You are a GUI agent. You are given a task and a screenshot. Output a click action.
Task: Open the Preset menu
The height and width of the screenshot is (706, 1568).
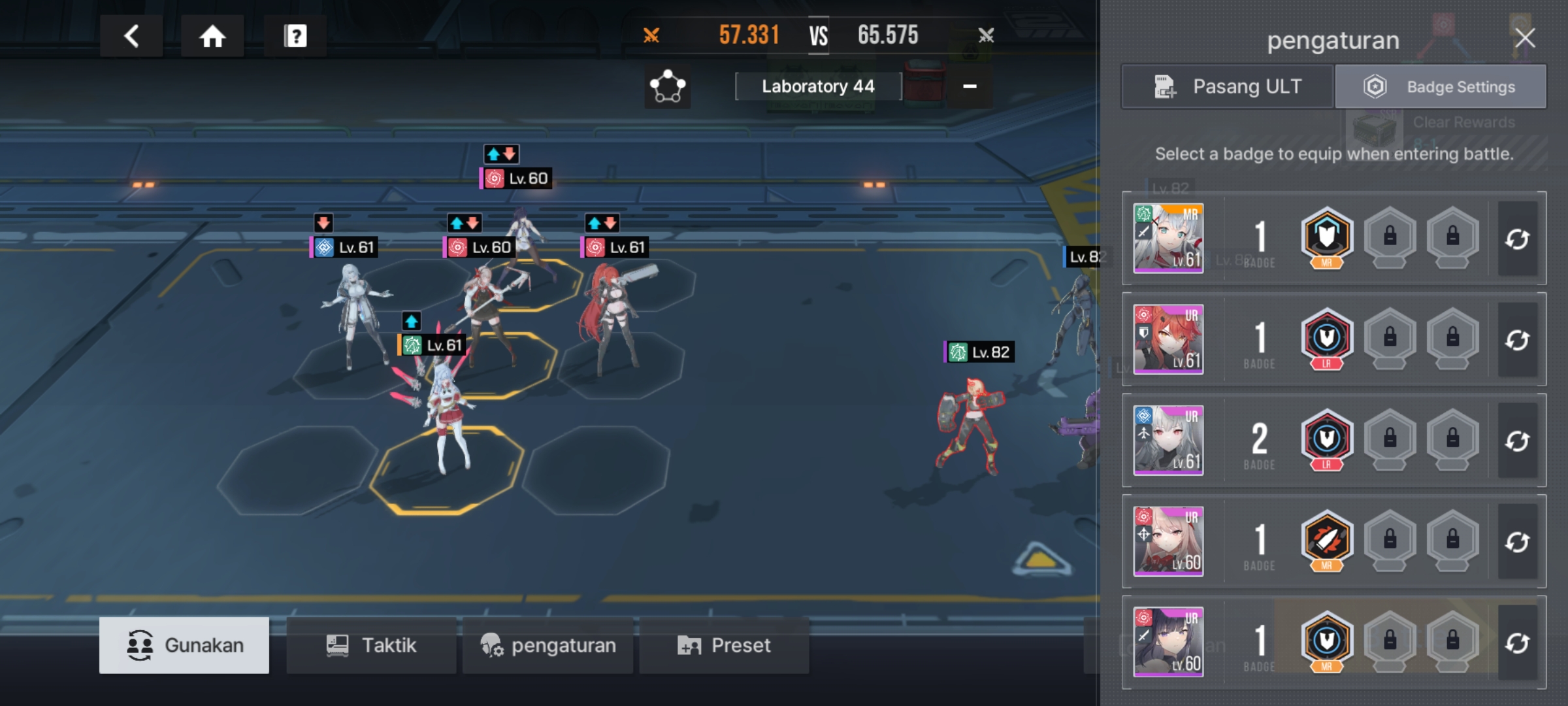tap(724, 645)
